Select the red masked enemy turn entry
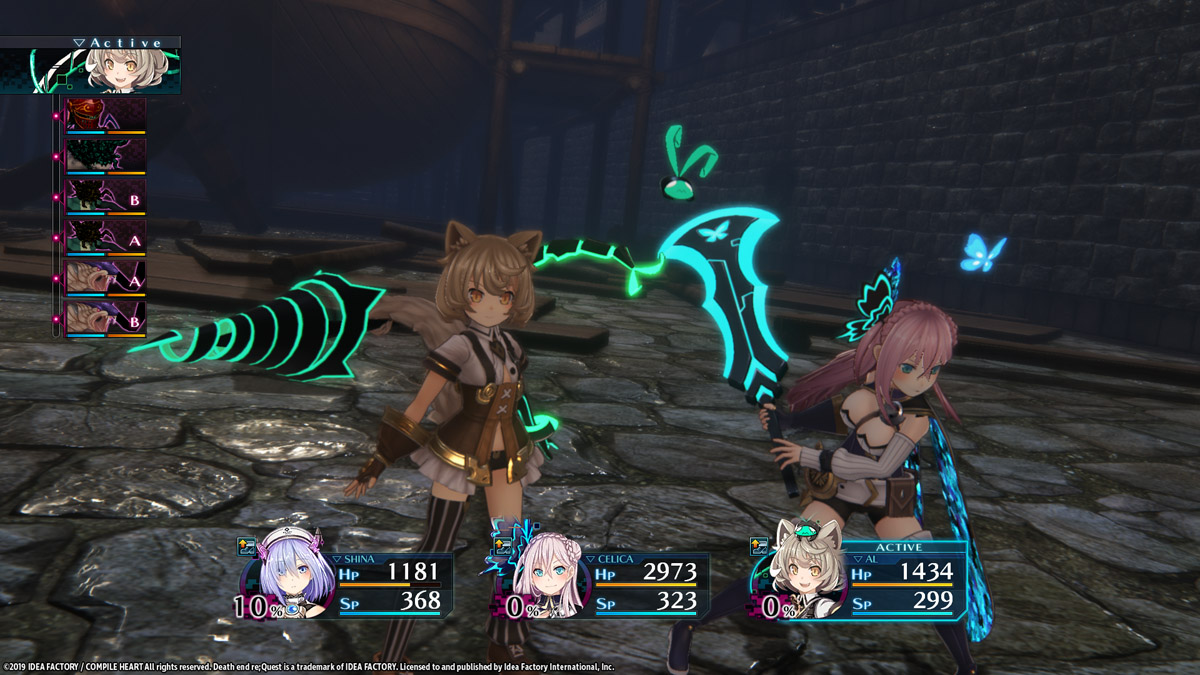 [x=106, y=115]
